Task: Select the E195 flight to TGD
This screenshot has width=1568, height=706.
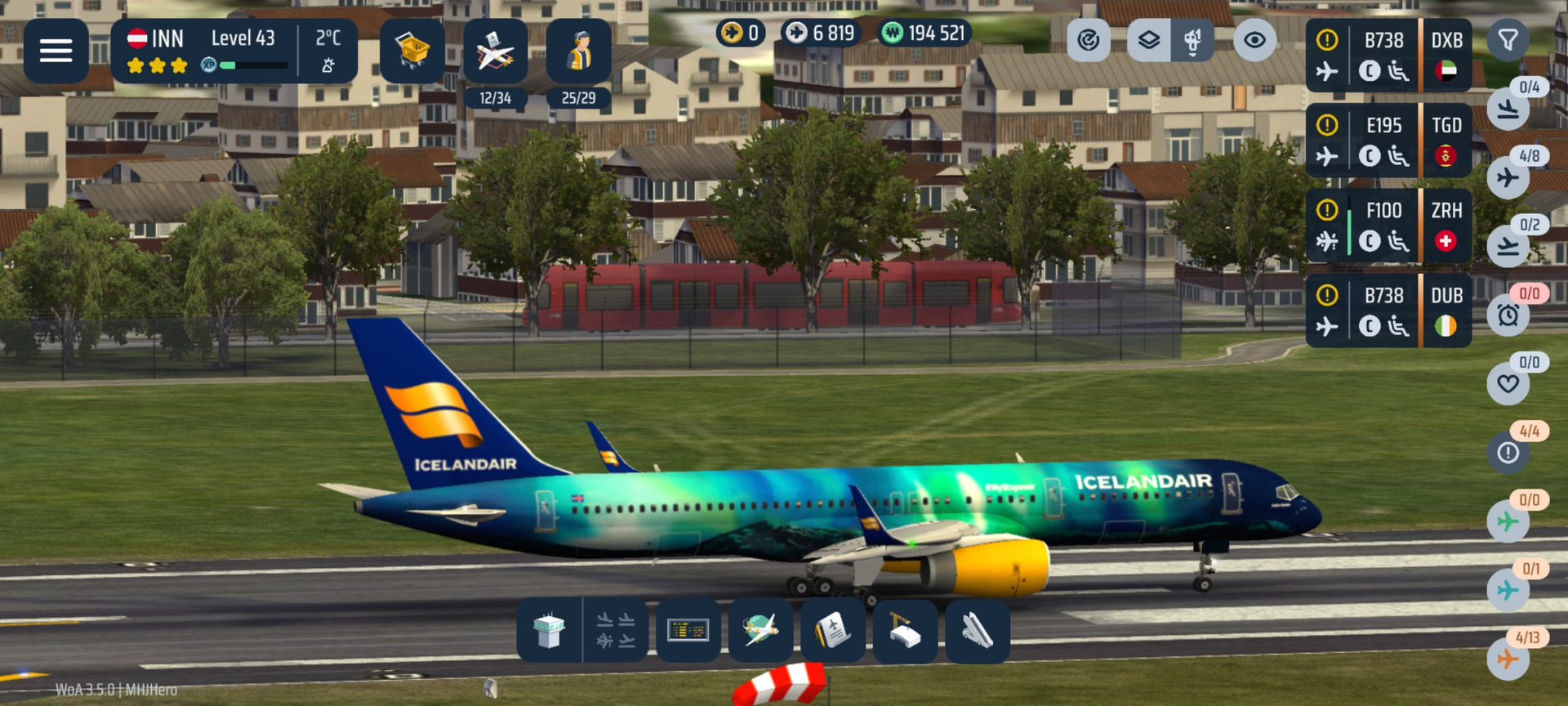Action: coord(1388,141)
